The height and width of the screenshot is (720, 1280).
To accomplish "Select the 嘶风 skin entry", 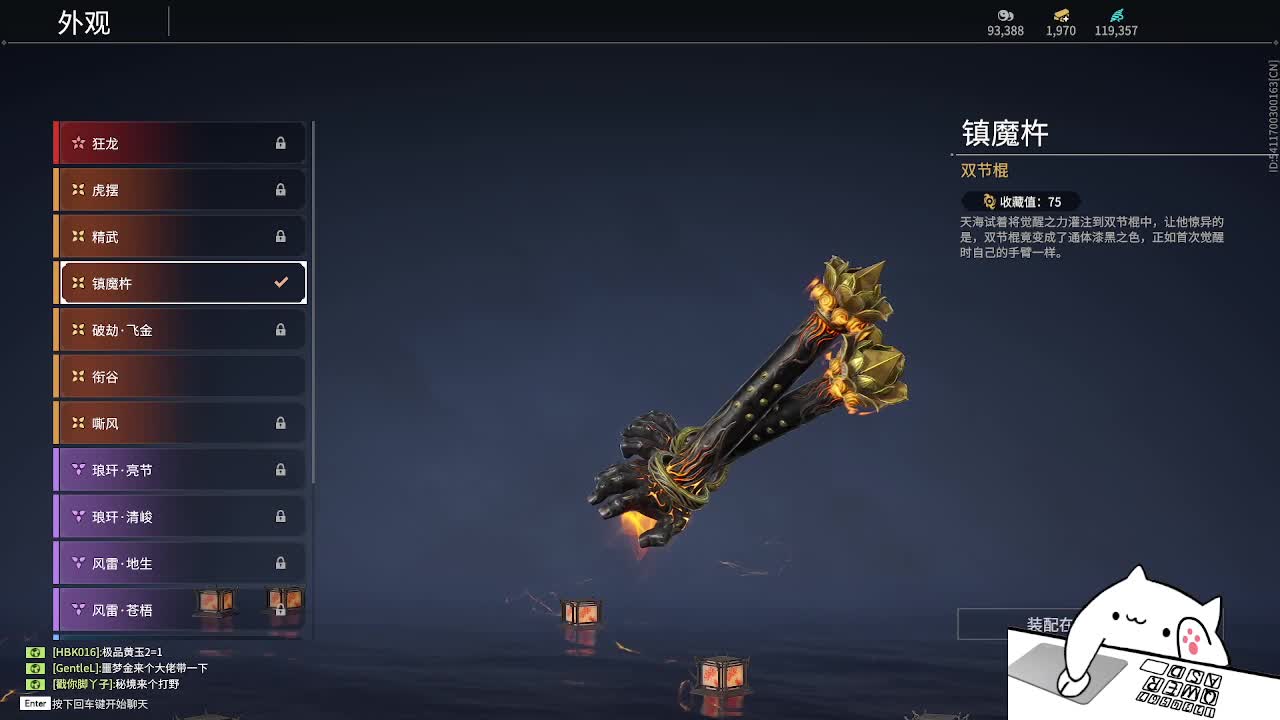I will pyautogui.click(x=182, y=423).
